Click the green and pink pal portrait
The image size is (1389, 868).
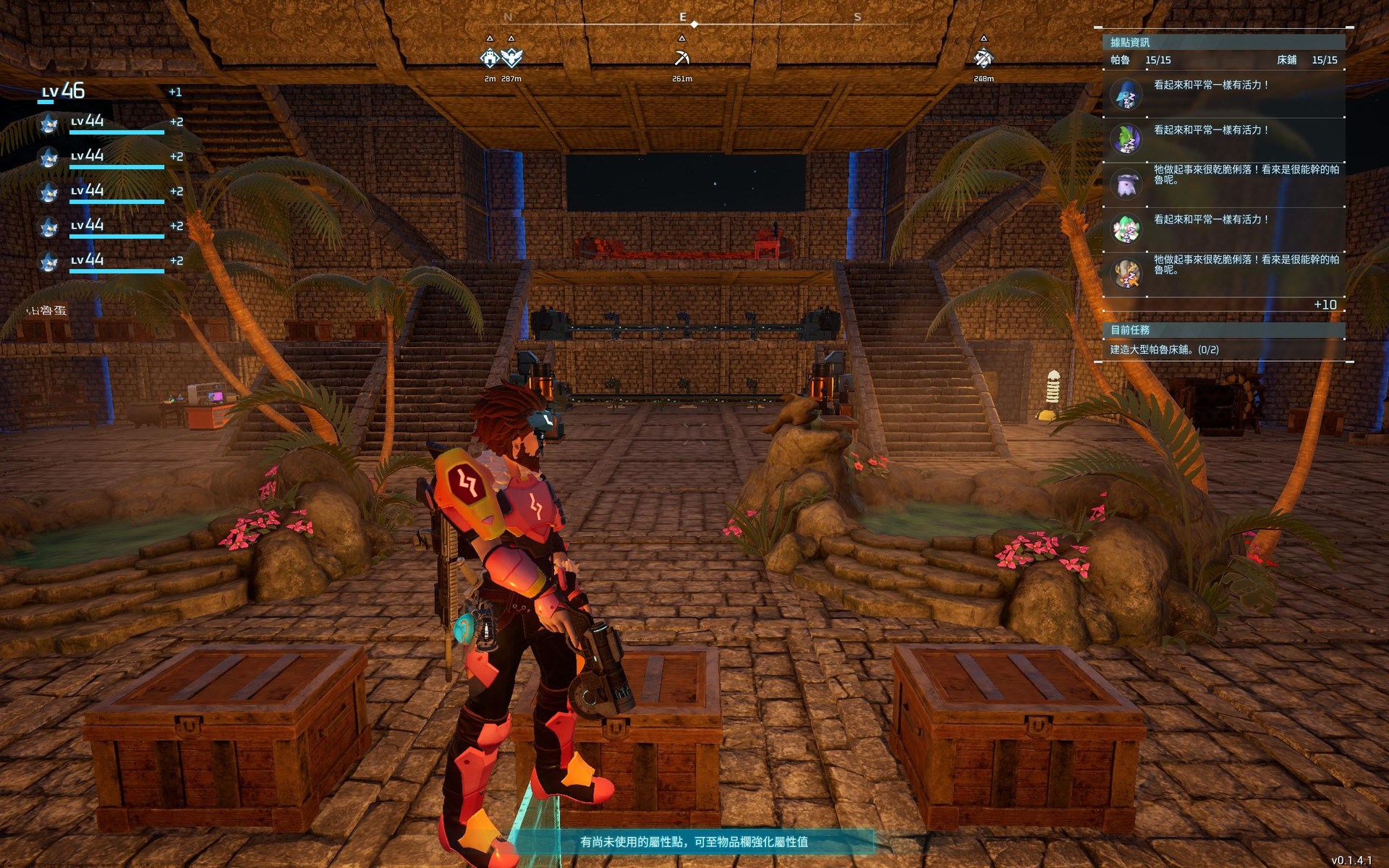[x=1126, y=229]
